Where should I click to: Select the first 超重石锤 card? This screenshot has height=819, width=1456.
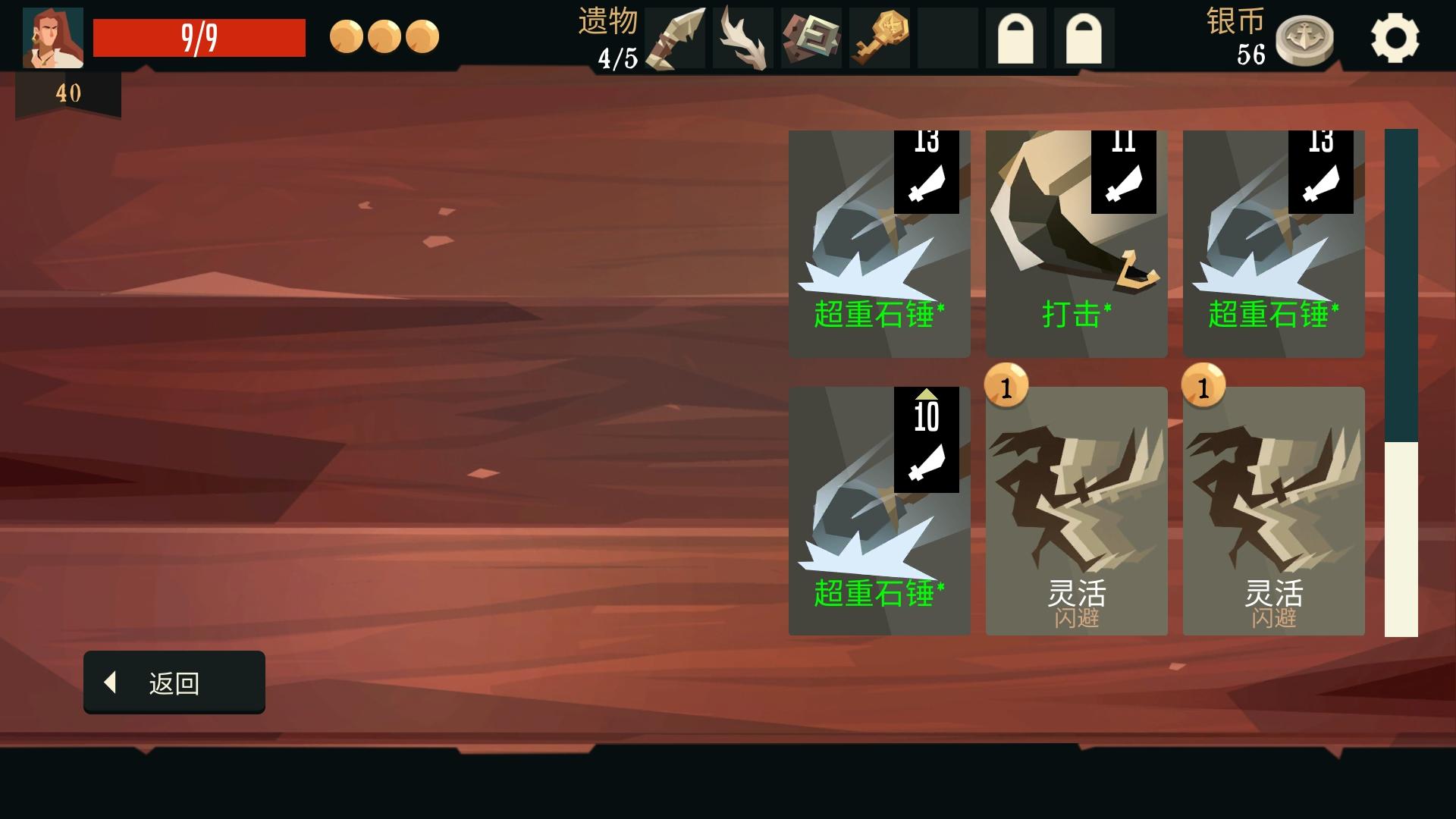coord(880,243)
